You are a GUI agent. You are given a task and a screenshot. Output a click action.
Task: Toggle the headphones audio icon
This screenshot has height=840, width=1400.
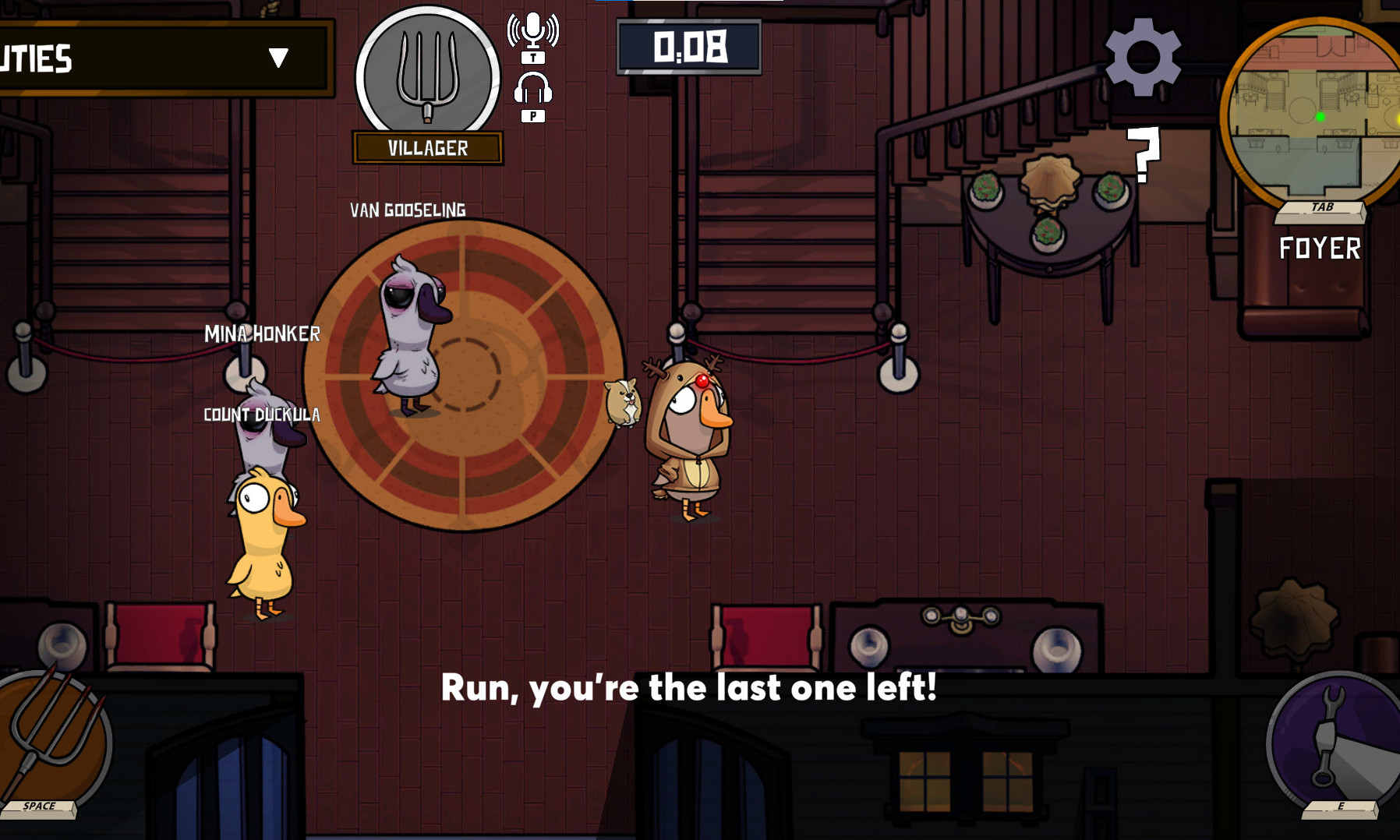(533, 89)
